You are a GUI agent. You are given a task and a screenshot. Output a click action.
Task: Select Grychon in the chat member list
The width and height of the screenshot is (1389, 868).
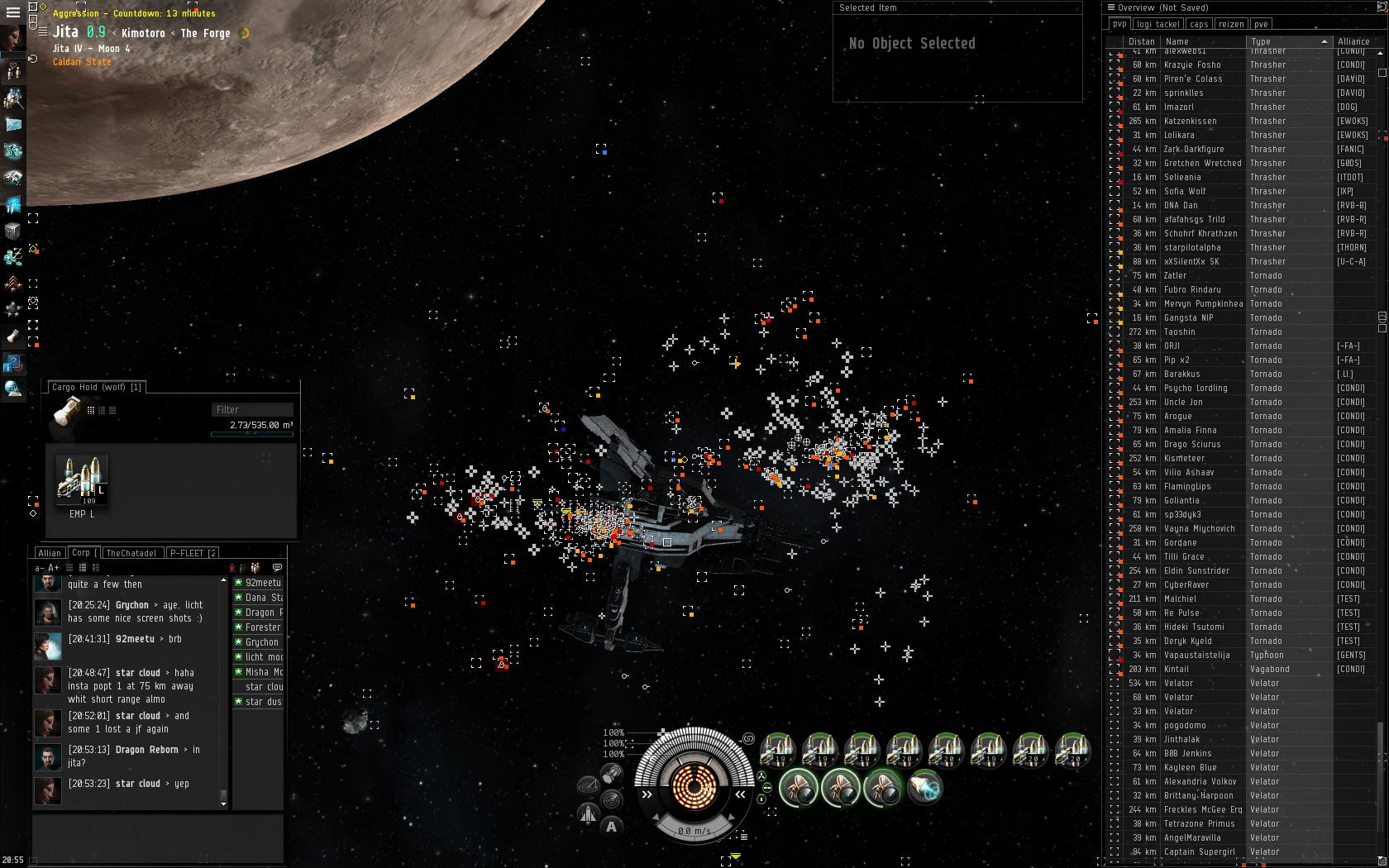click(x=261, y=642)
